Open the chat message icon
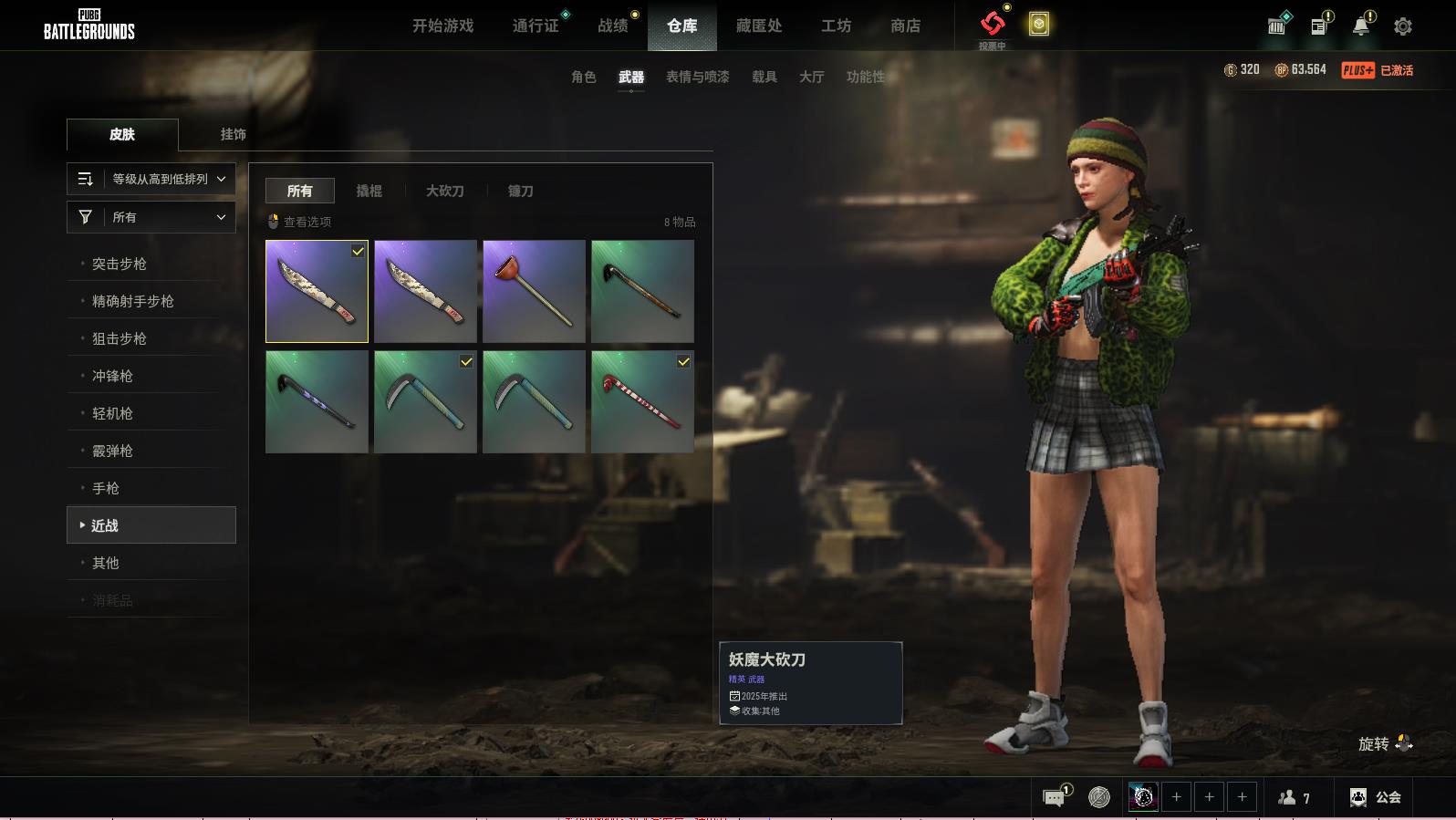 (1054, 798)
